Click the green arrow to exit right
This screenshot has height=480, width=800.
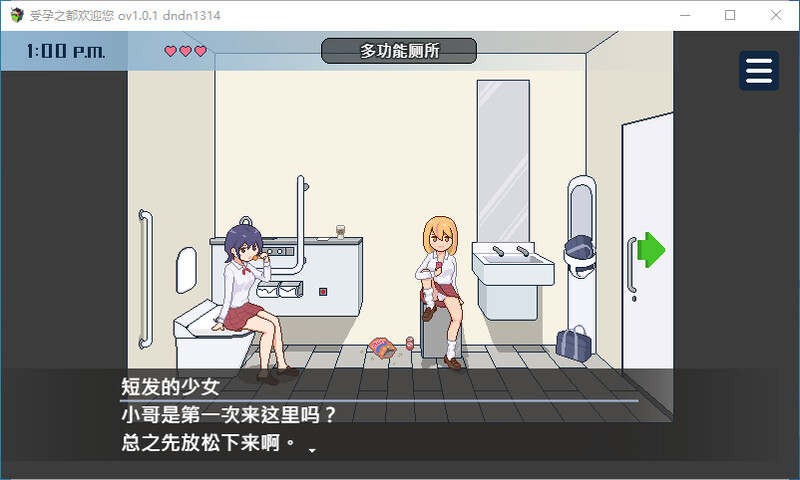point(651,249)
